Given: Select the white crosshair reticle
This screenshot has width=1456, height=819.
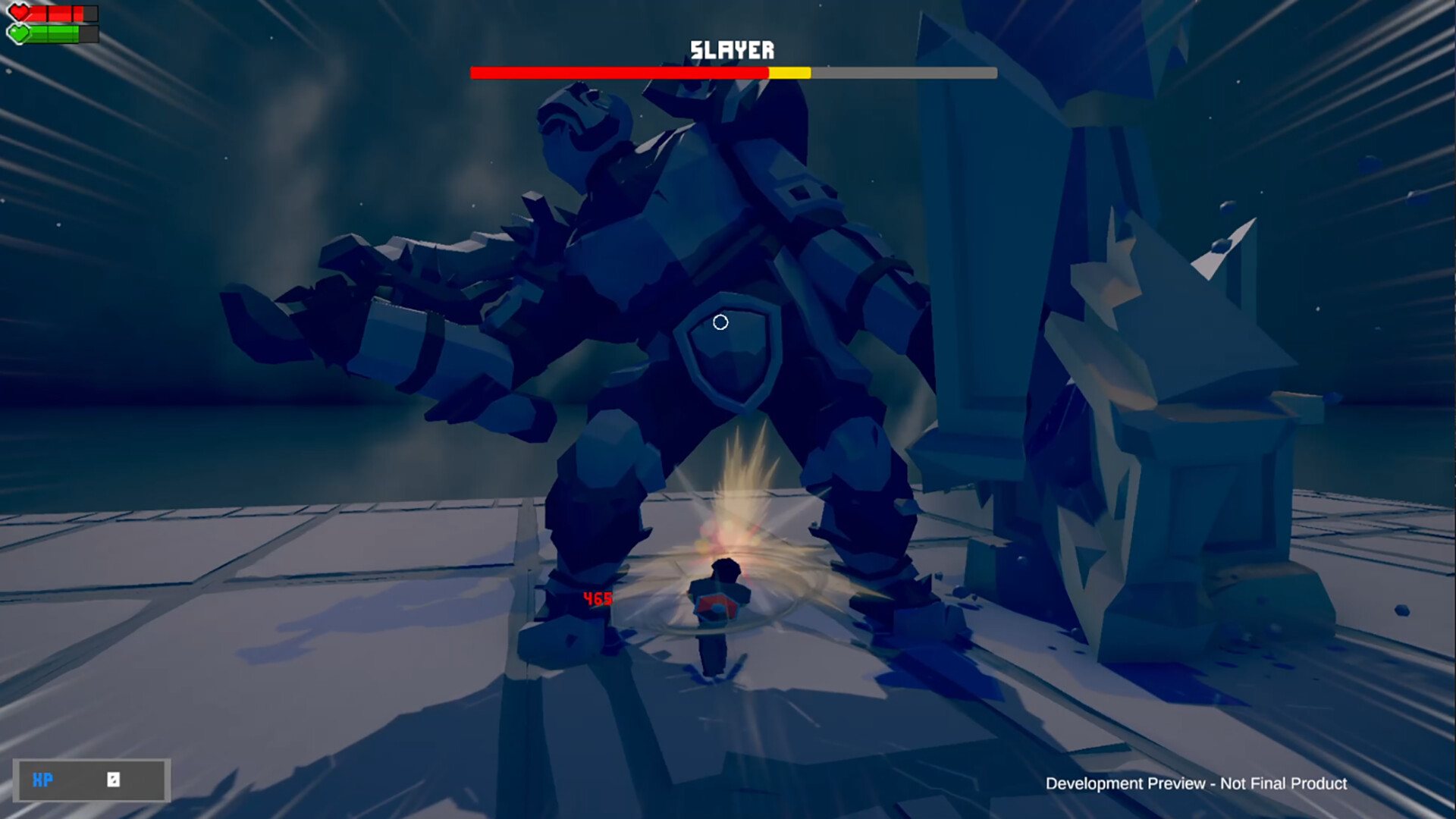Looking at the screenshot, I should 720,322.
